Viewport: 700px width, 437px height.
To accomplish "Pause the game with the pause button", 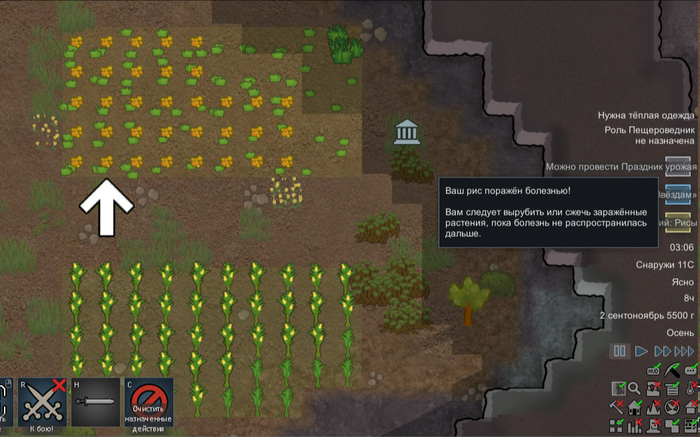I will [620, 351].
